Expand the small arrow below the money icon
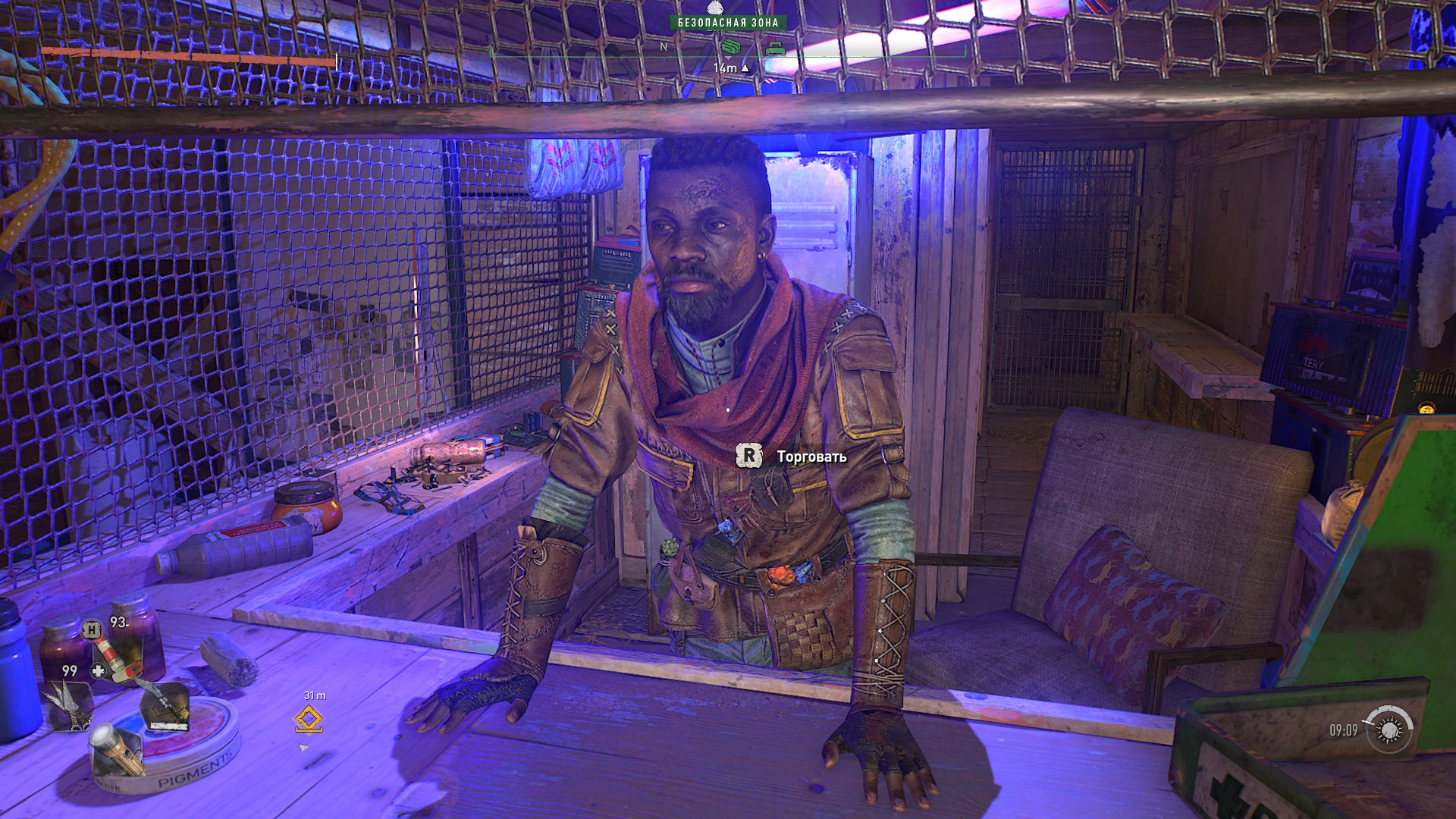The width and height of the screenshot is (1456, 819). click(729, 59)
